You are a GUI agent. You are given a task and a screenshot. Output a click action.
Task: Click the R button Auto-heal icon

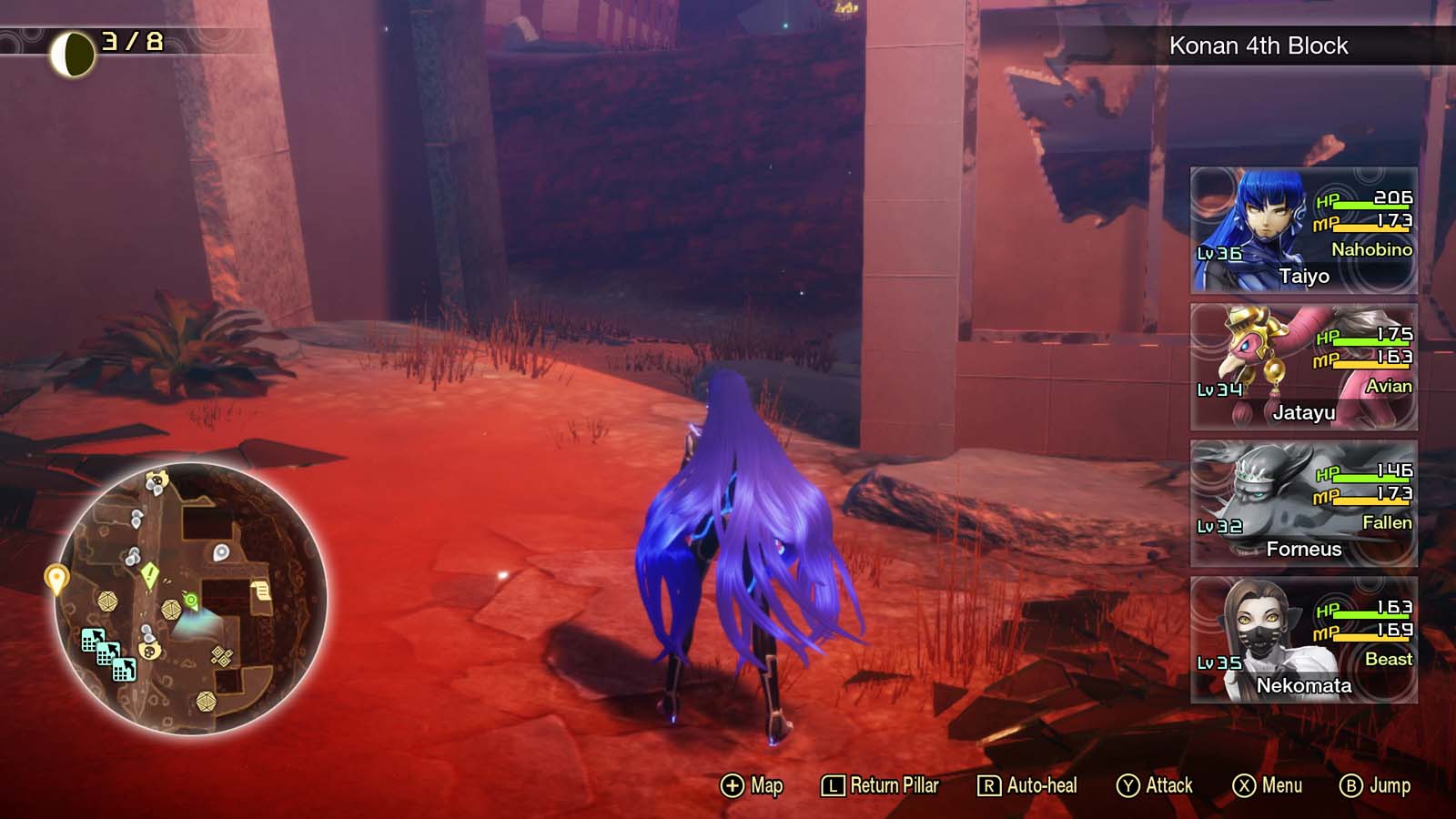pyautogui.click(x=988, y=784)
